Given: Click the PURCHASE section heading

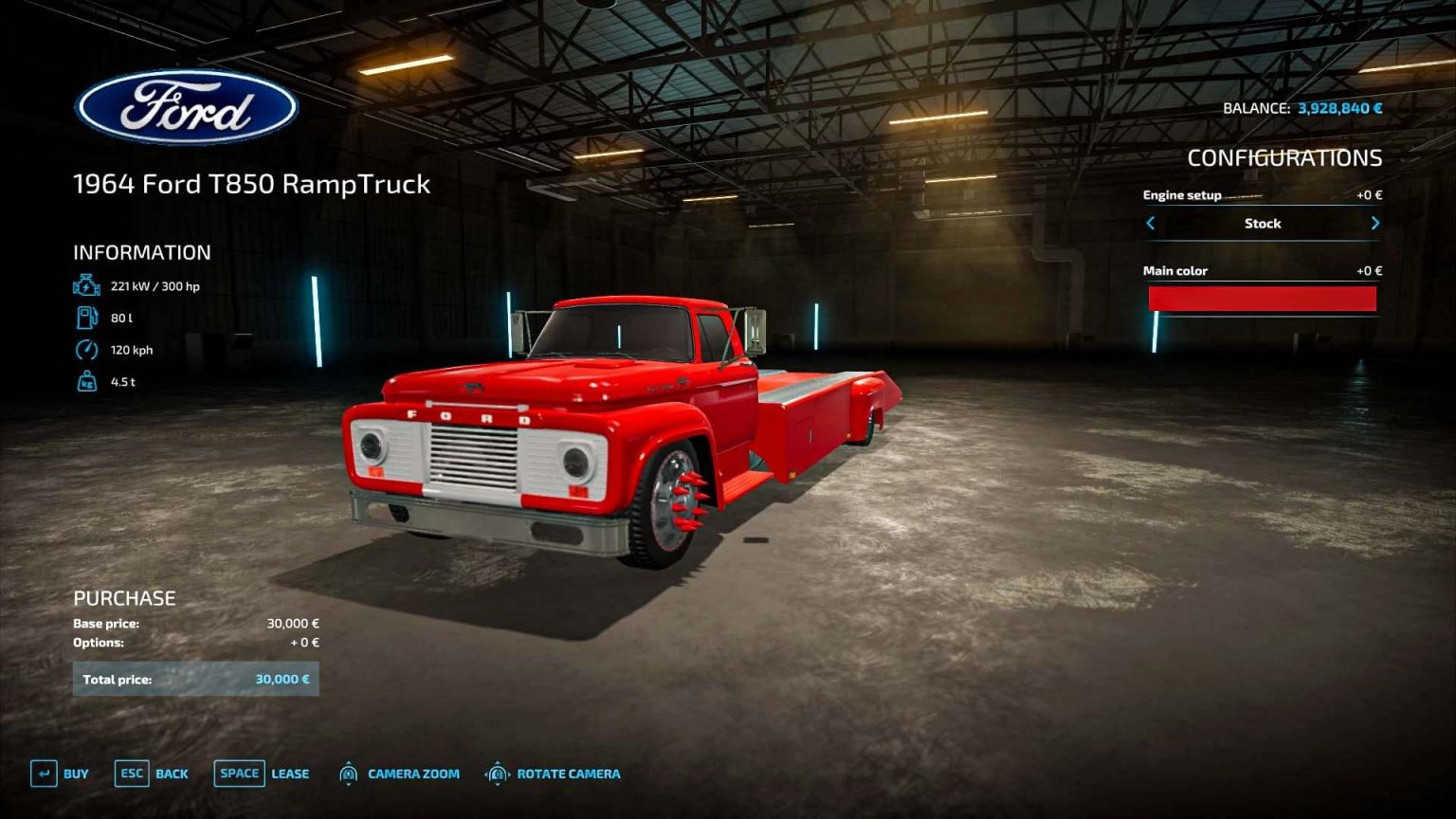Looking at the screenshot, I should click(125, 597).
